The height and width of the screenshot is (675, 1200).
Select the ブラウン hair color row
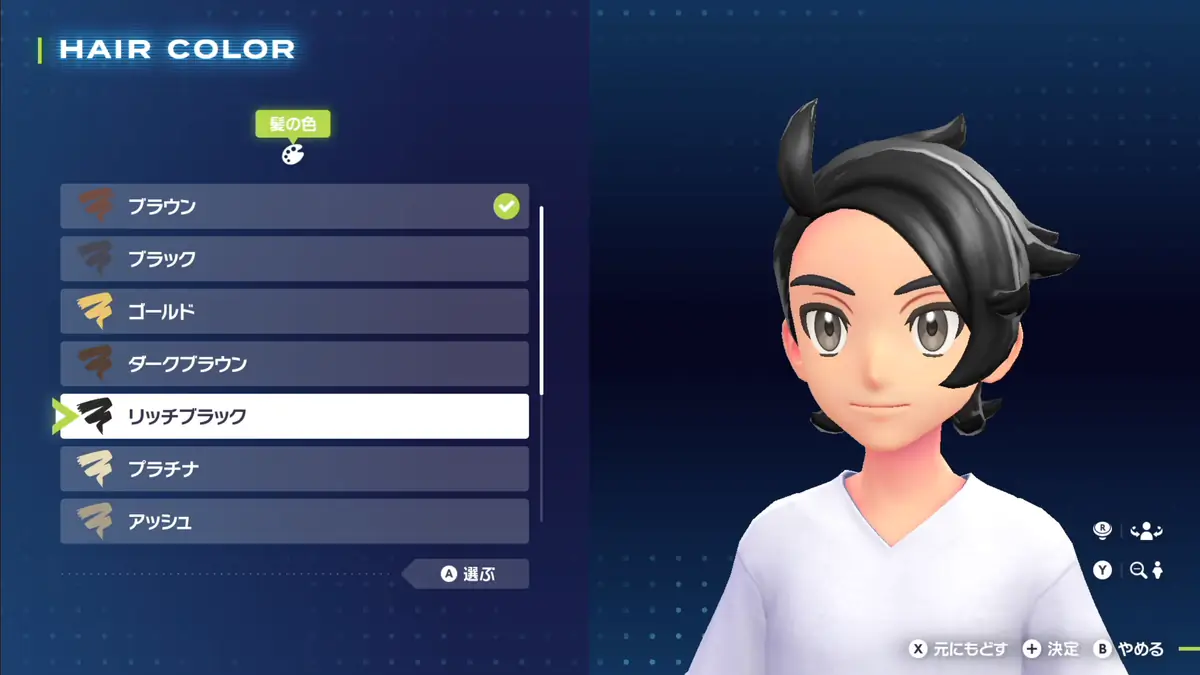294,207
